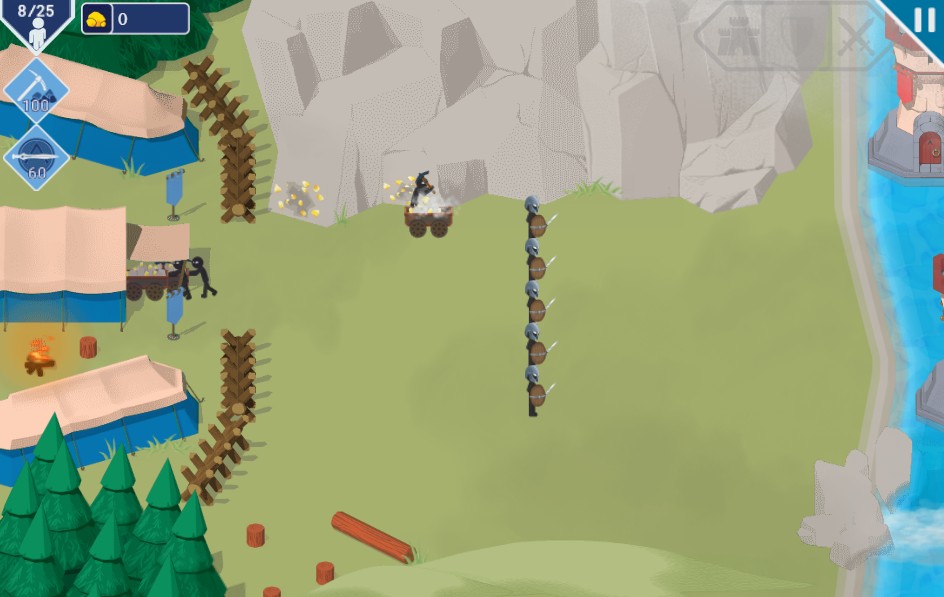
Task: Pause the game
Action: pyautogui.click(x=924, y=20)
